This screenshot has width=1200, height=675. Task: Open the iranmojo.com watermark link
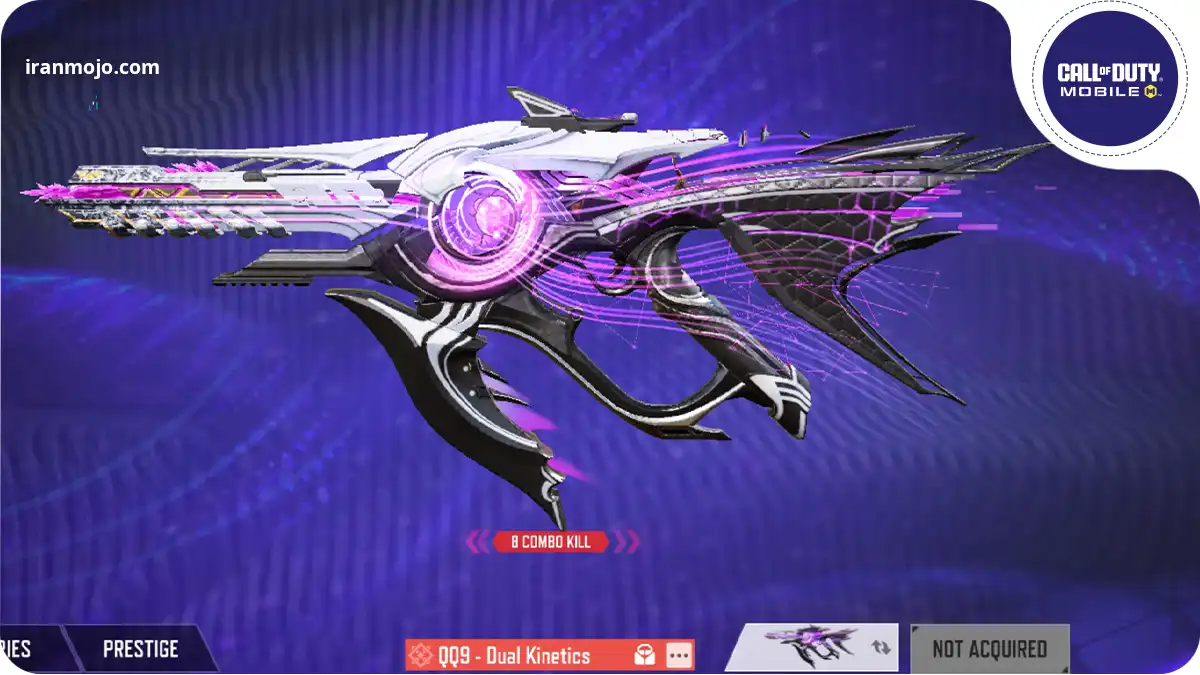click(x=92, y=68)
